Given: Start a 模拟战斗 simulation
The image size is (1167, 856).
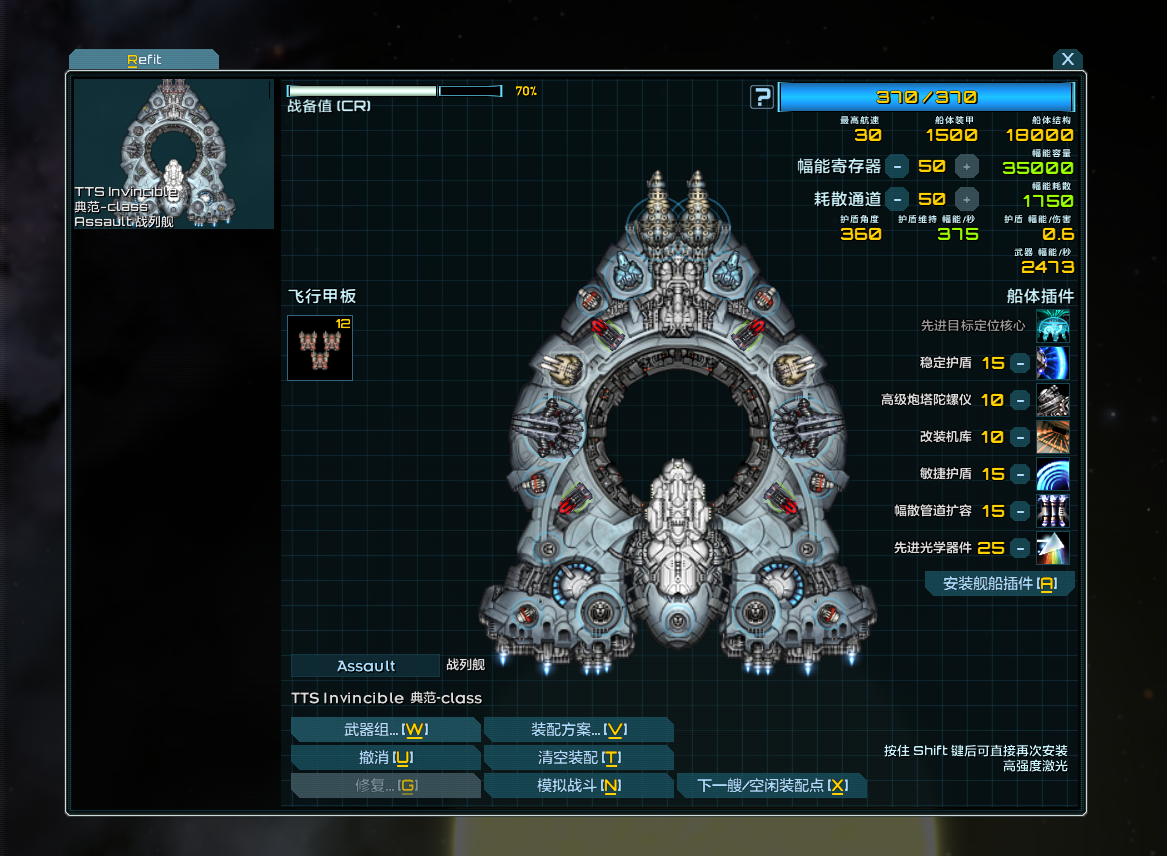Looking at the screenshot, I should (578, 786).
